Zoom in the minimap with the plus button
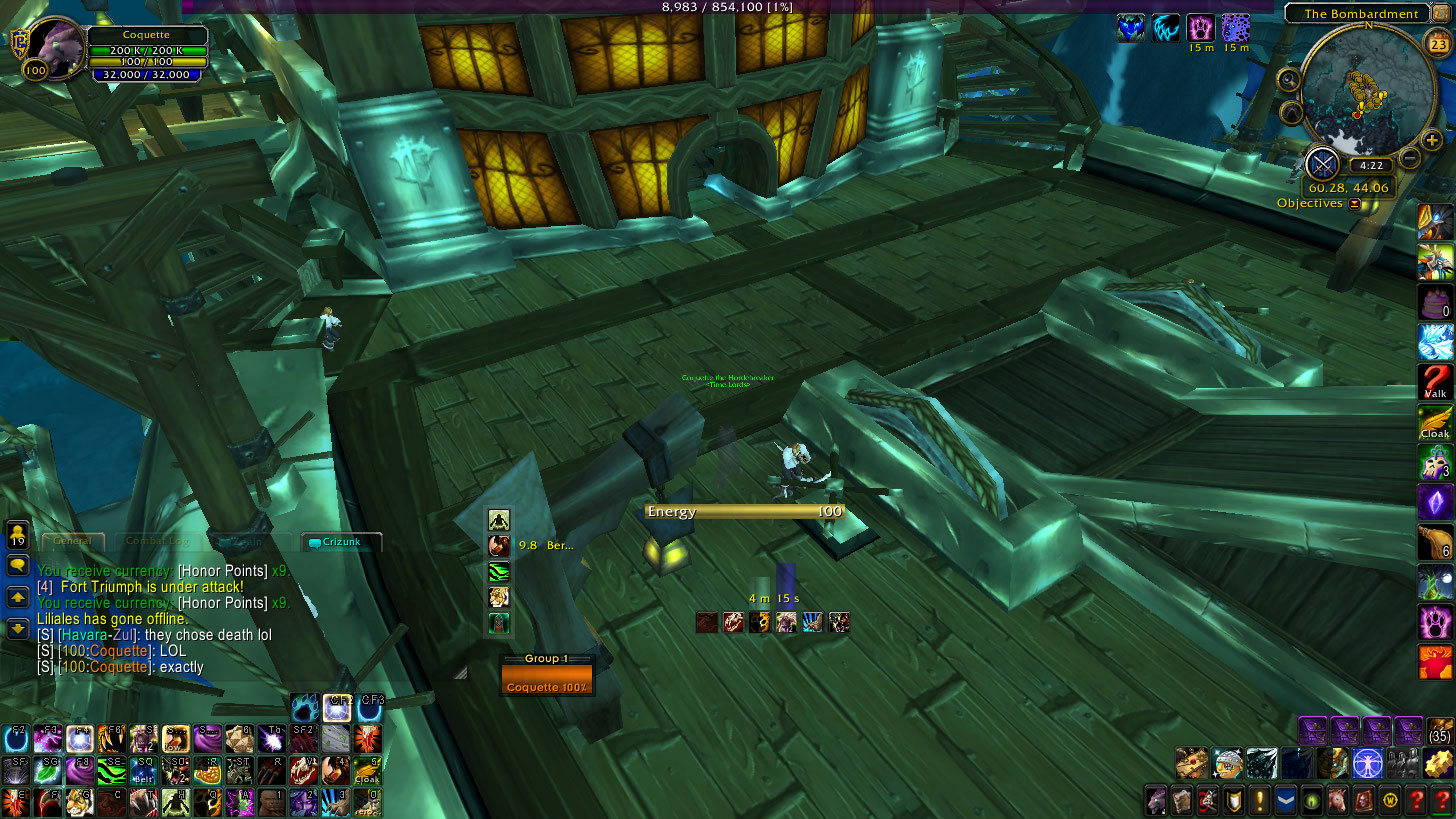 [1432, 141]
